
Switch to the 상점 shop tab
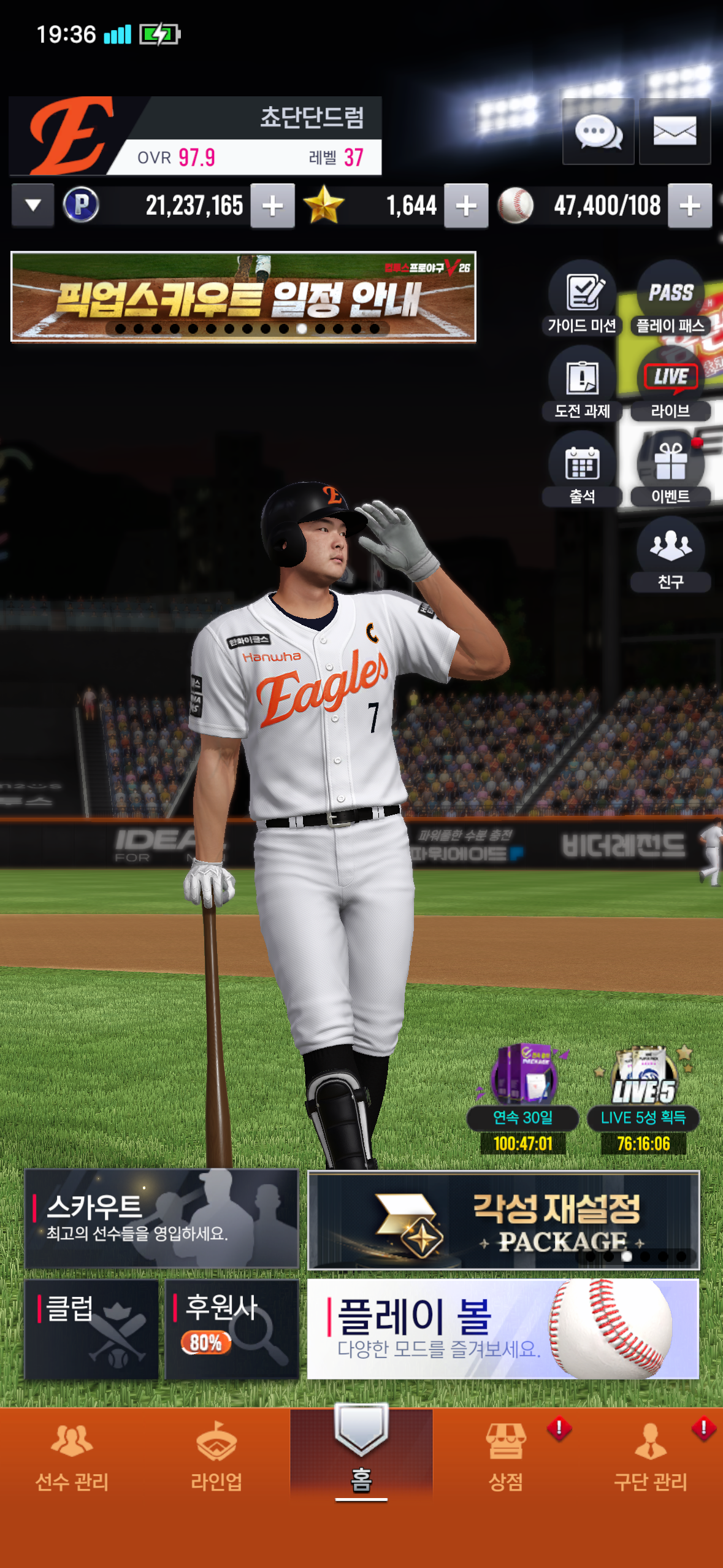pyautogui.click(x=506, y=1456)
